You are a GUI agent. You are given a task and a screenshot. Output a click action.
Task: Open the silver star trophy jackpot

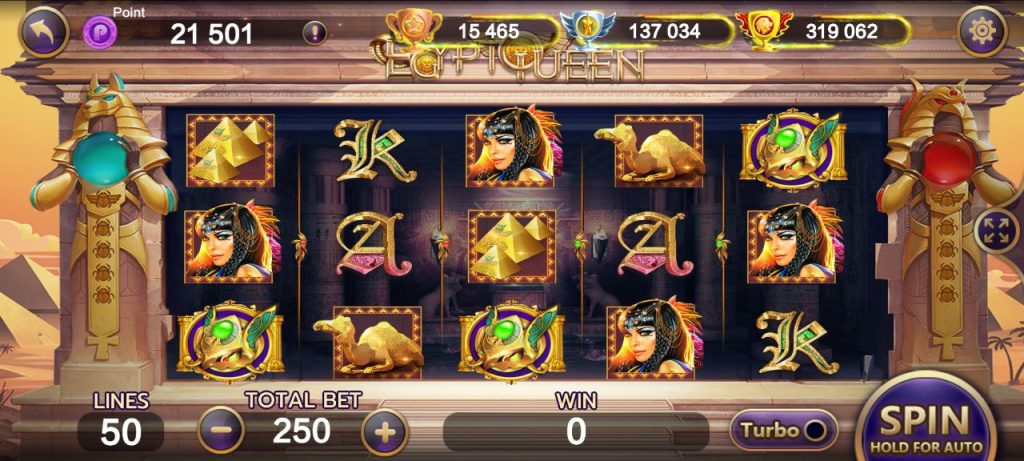tap(581, 30)
